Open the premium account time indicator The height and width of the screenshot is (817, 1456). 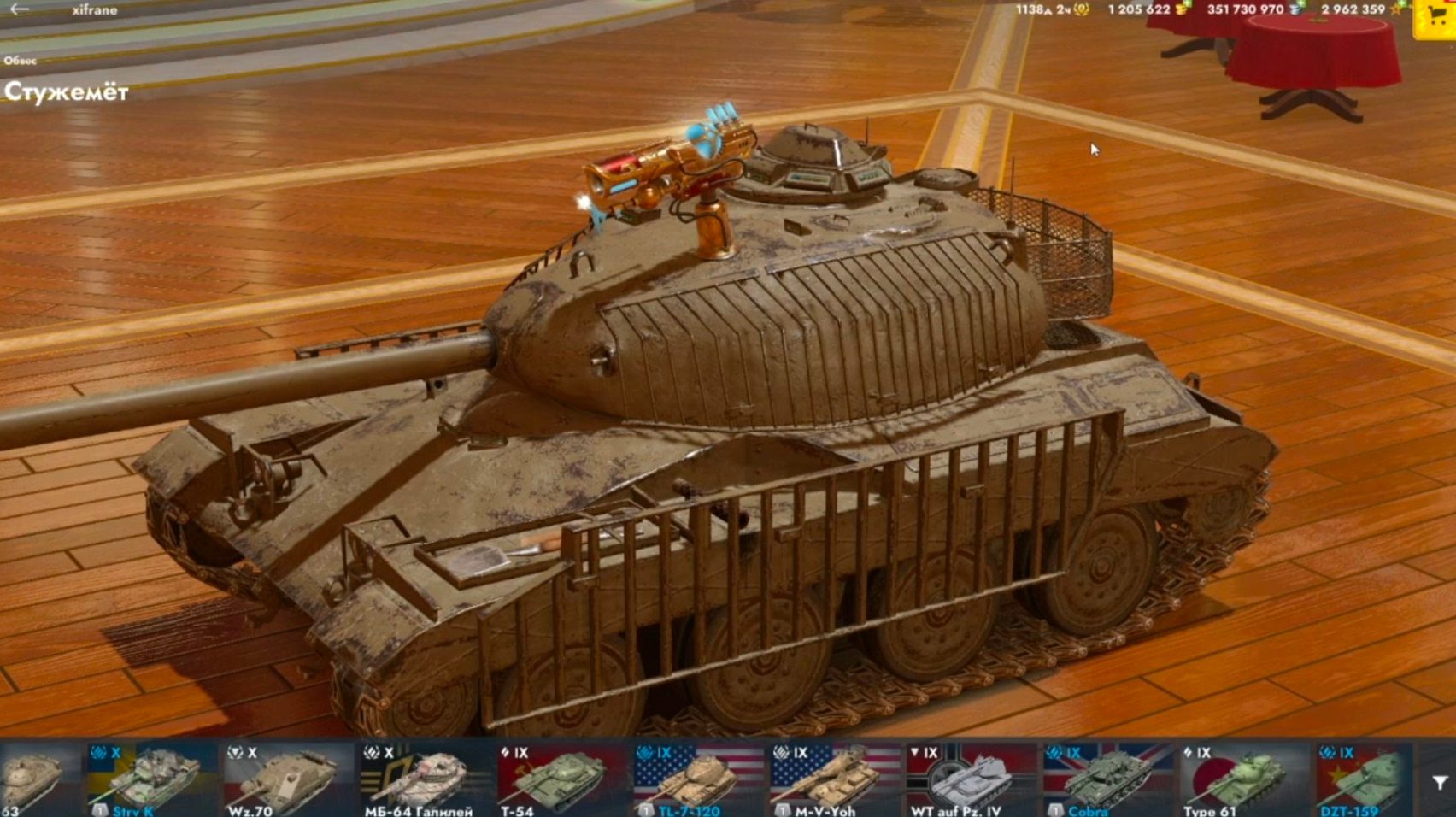[x=1053, y=9]
